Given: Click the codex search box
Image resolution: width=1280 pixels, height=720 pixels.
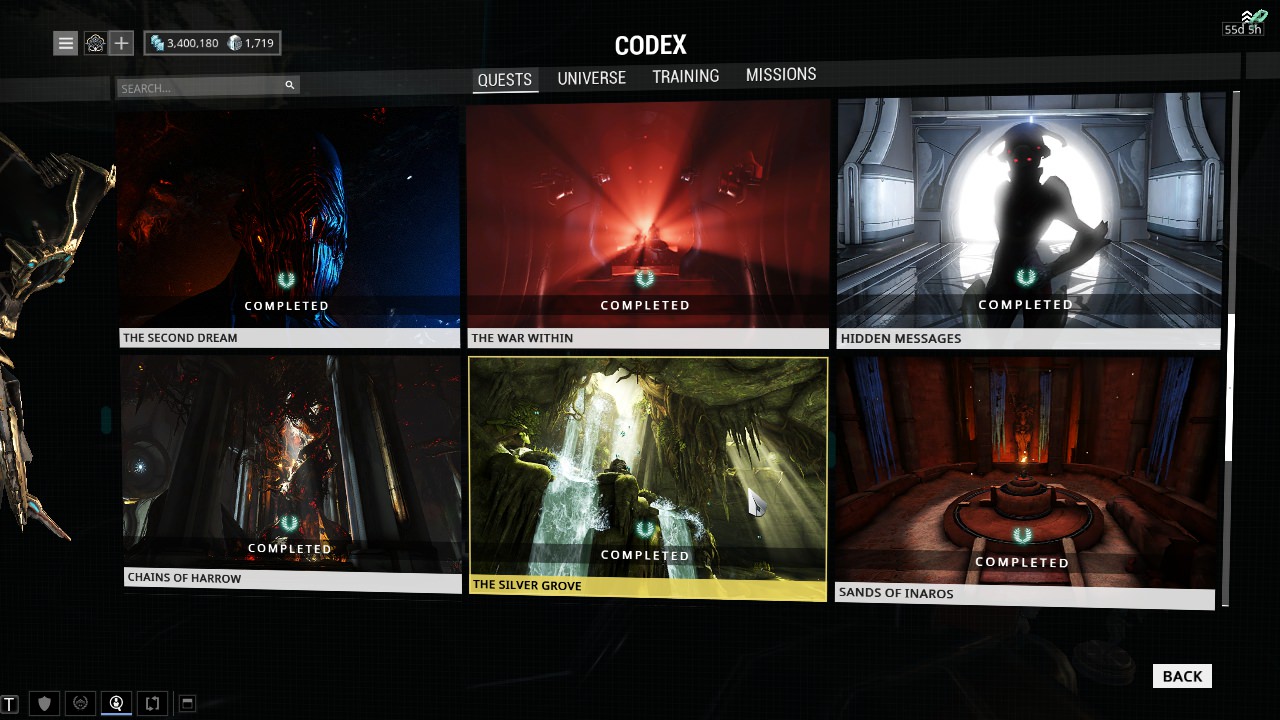Looking at the screenshot, I should pyautogui.click(x=200, y=88).
